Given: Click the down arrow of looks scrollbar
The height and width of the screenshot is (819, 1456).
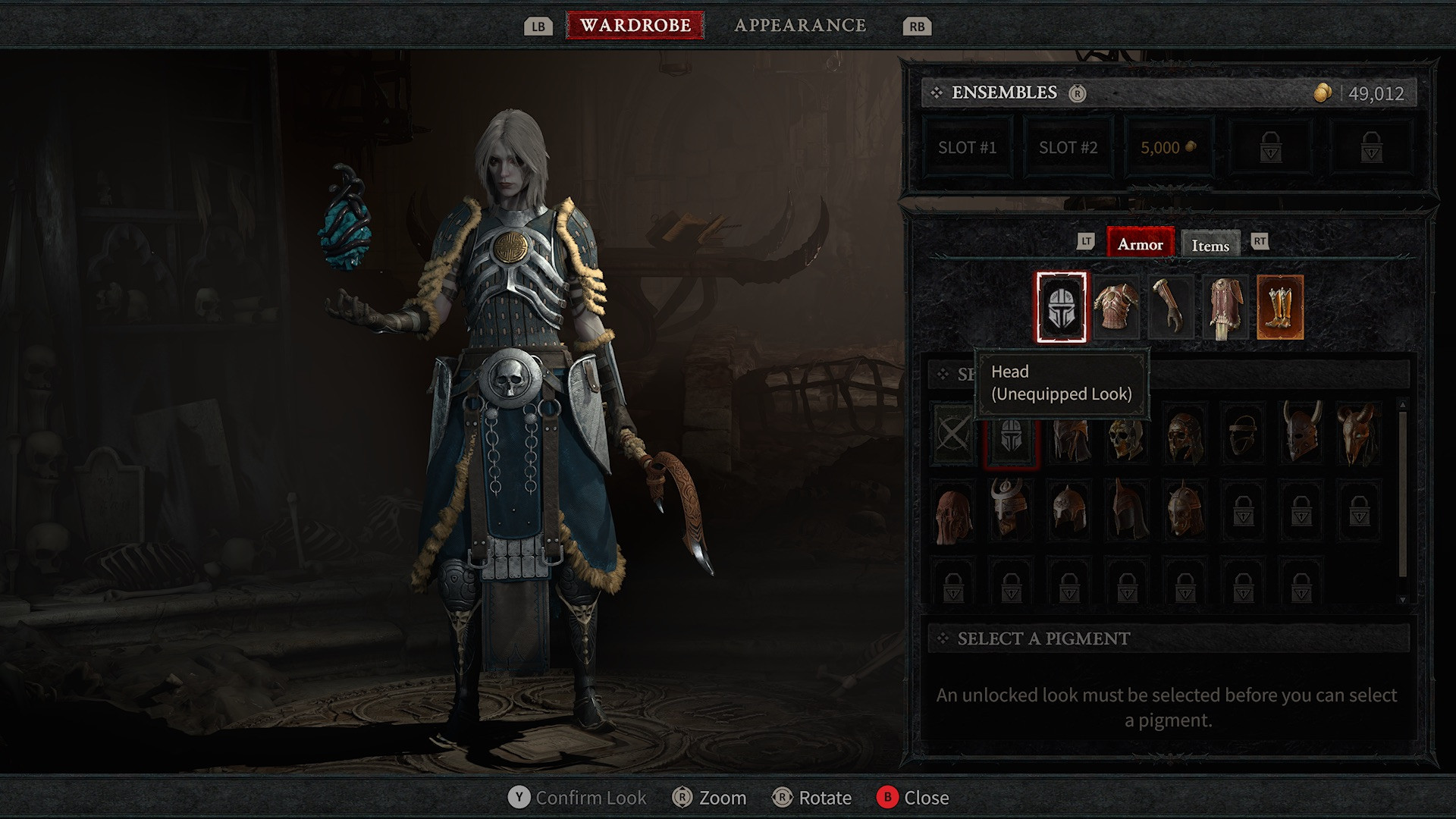Looking at the screenshot, I should [x=1402, y=600].
